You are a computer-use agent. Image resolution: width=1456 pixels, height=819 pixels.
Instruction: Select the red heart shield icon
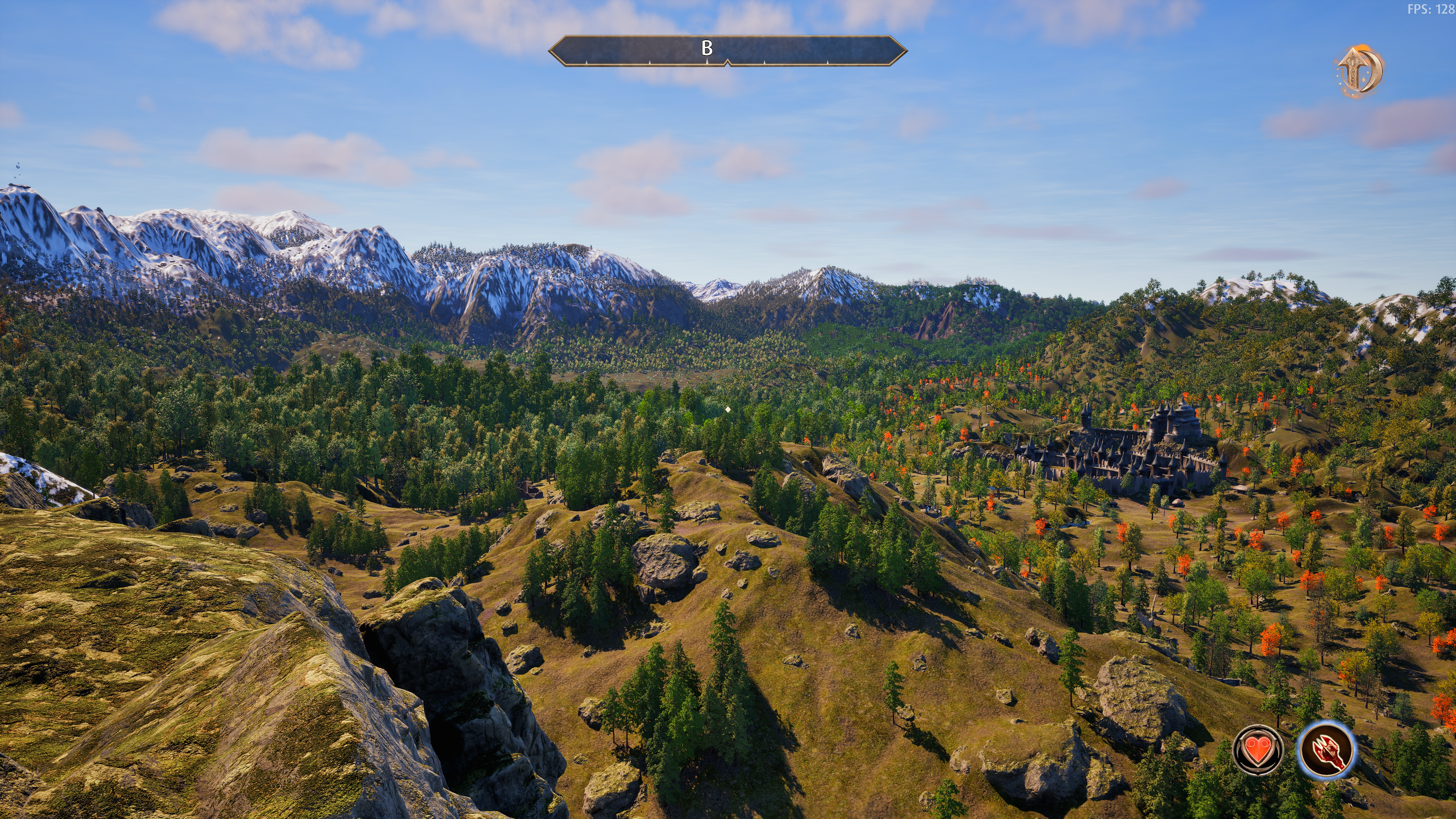(1258, 750)
